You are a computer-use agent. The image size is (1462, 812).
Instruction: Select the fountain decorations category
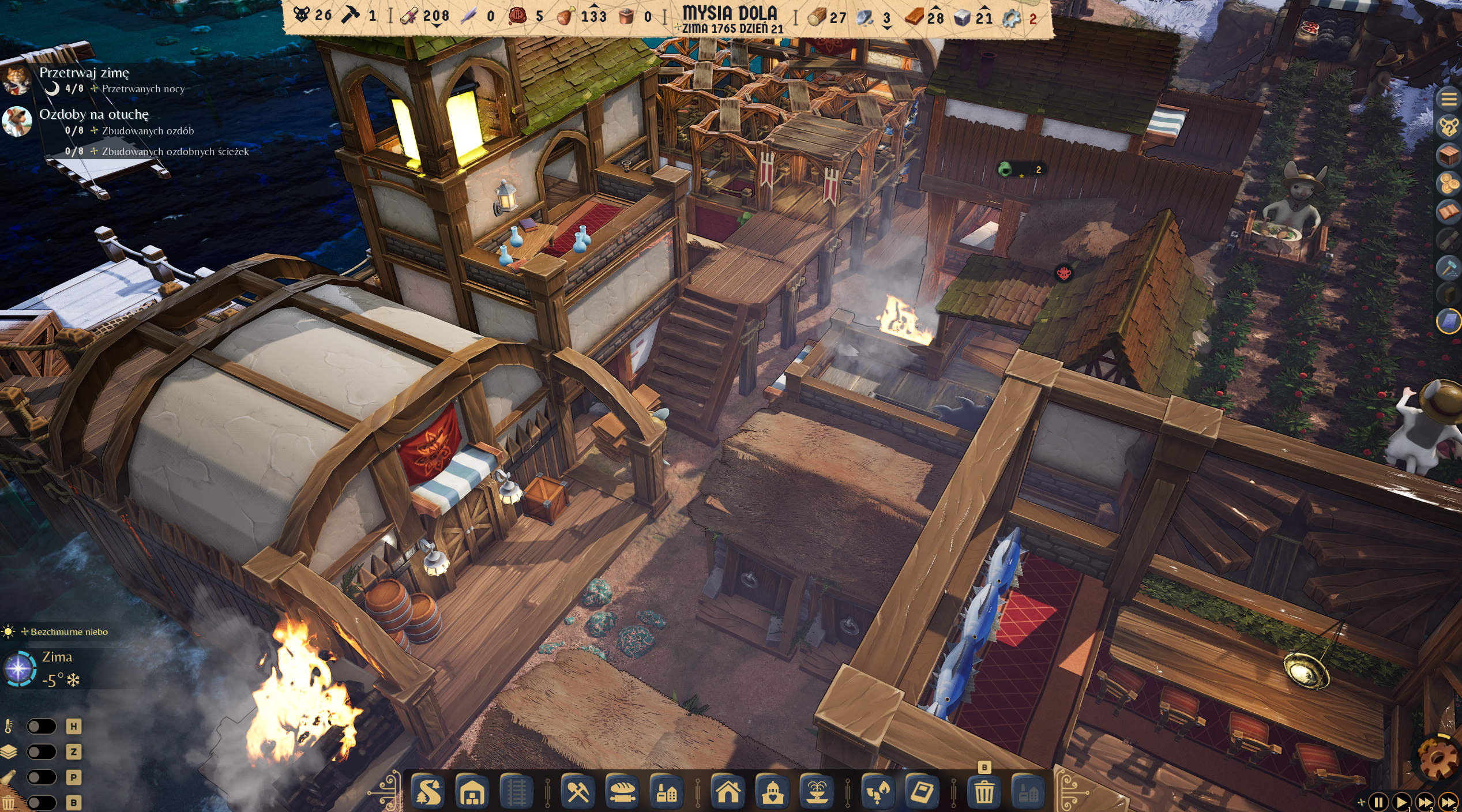[817, 792]
